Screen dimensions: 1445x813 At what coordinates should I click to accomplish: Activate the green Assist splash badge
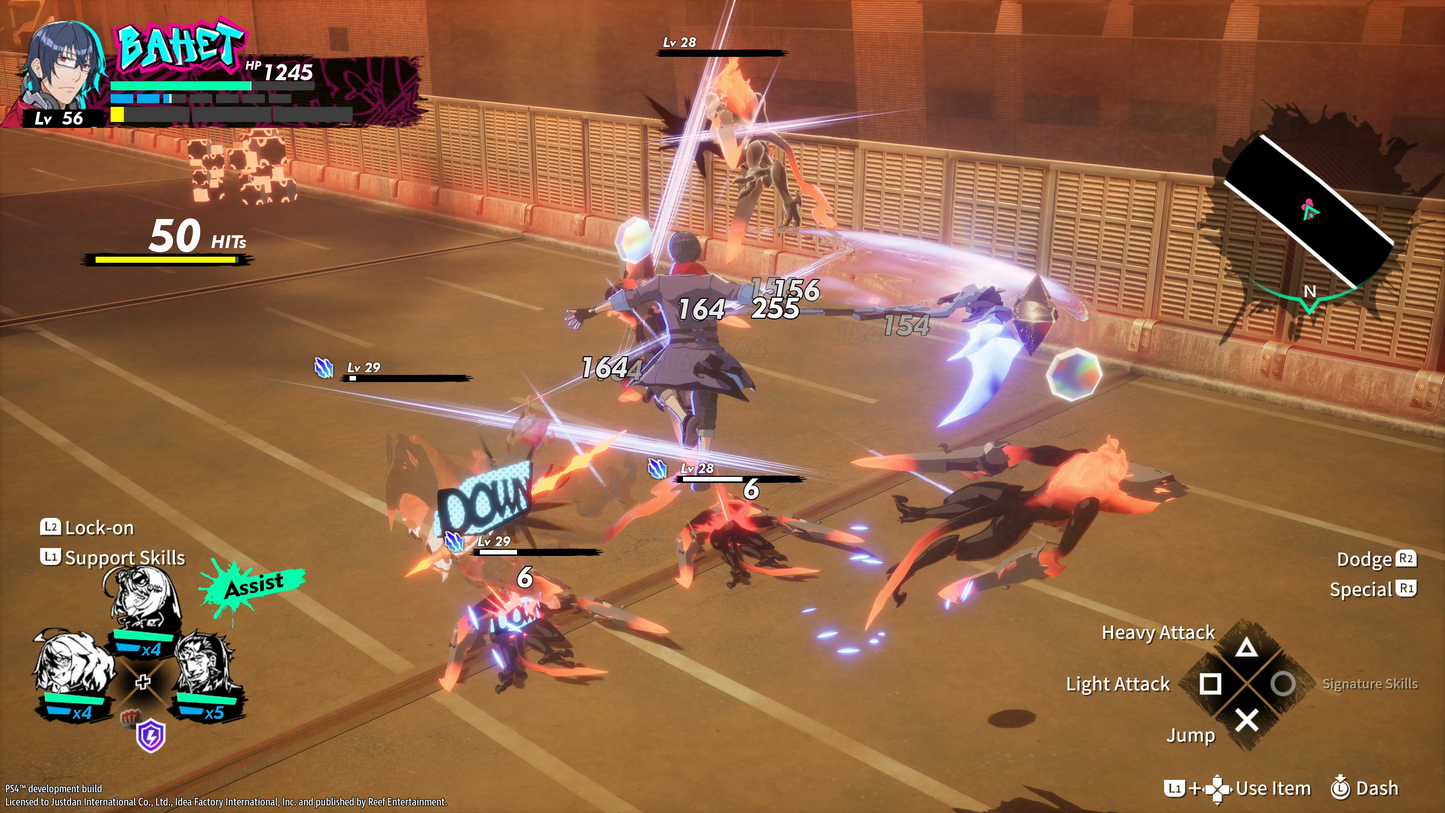[250, 586]
